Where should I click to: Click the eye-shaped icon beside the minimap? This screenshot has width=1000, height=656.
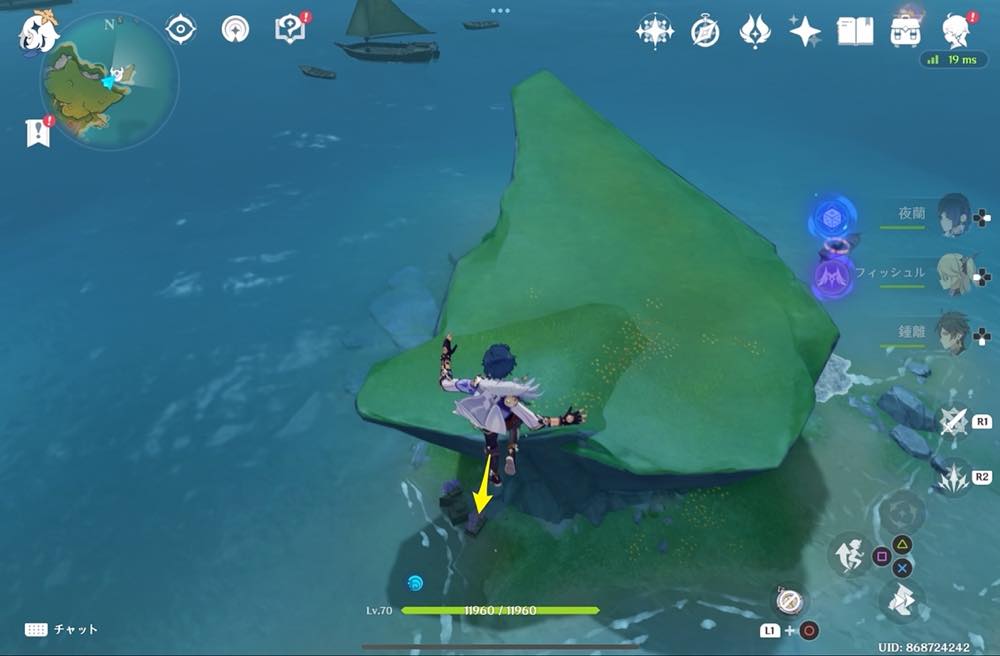click(180, 30)
